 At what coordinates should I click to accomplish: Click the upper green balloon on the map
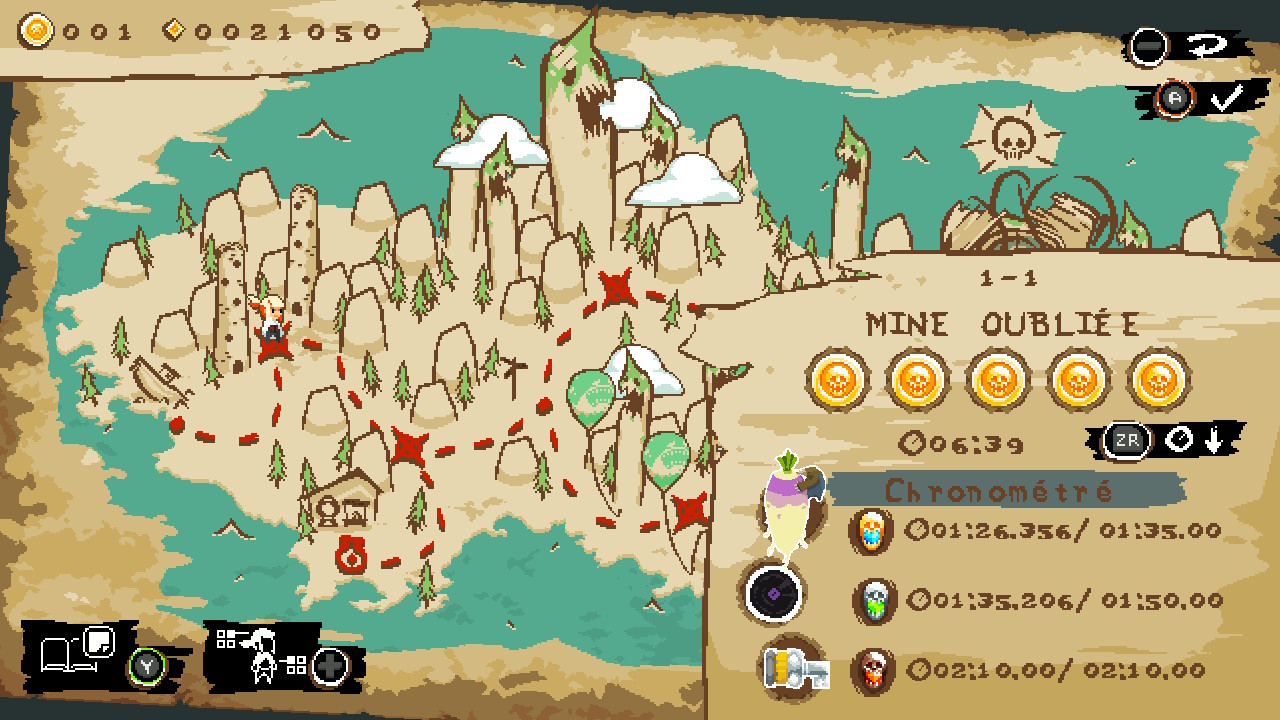click(590, 396)
